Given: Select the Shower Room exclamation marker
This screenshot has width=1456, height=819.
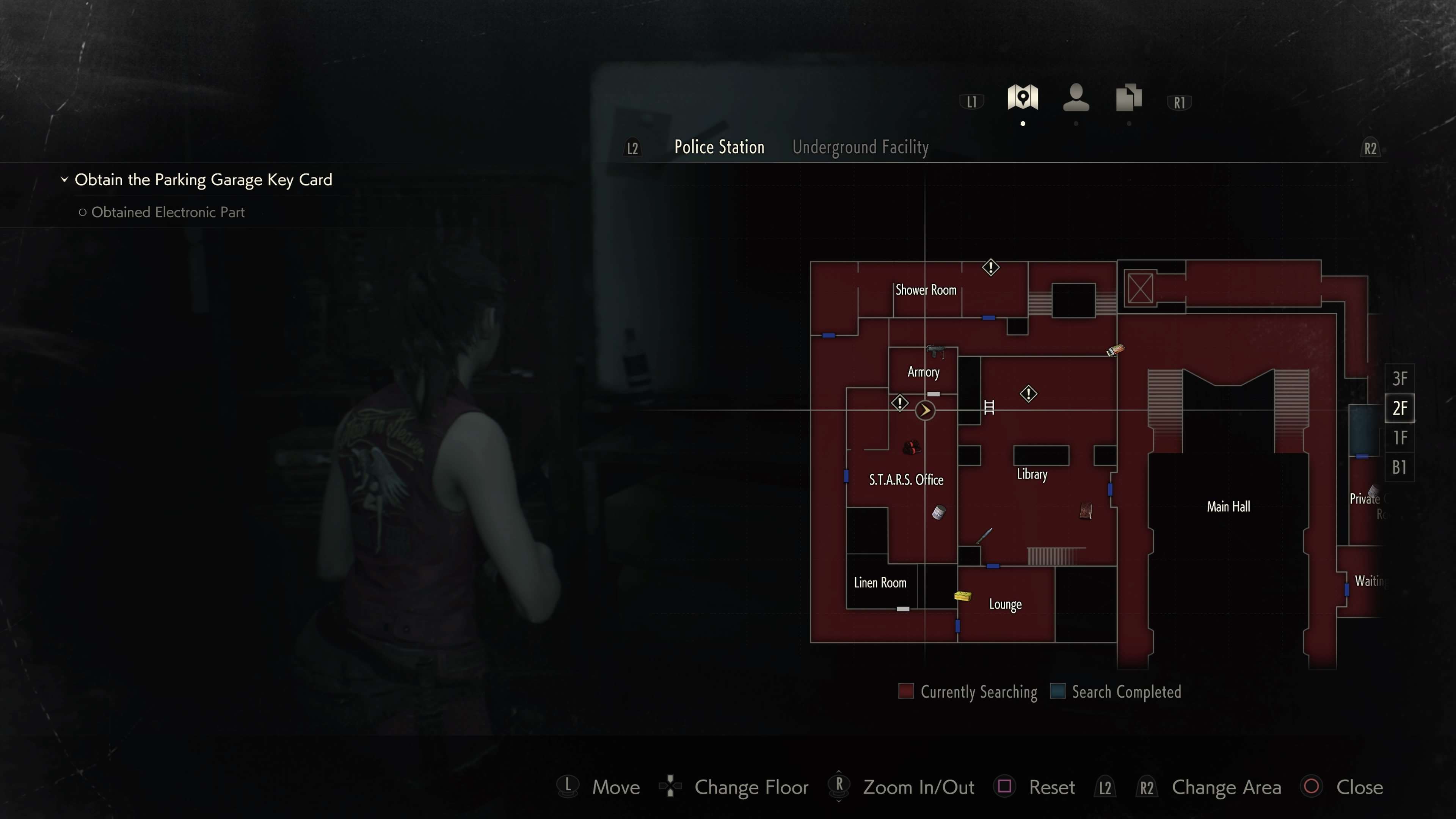Looking at the screenshot, I should [x=991, y=267].
